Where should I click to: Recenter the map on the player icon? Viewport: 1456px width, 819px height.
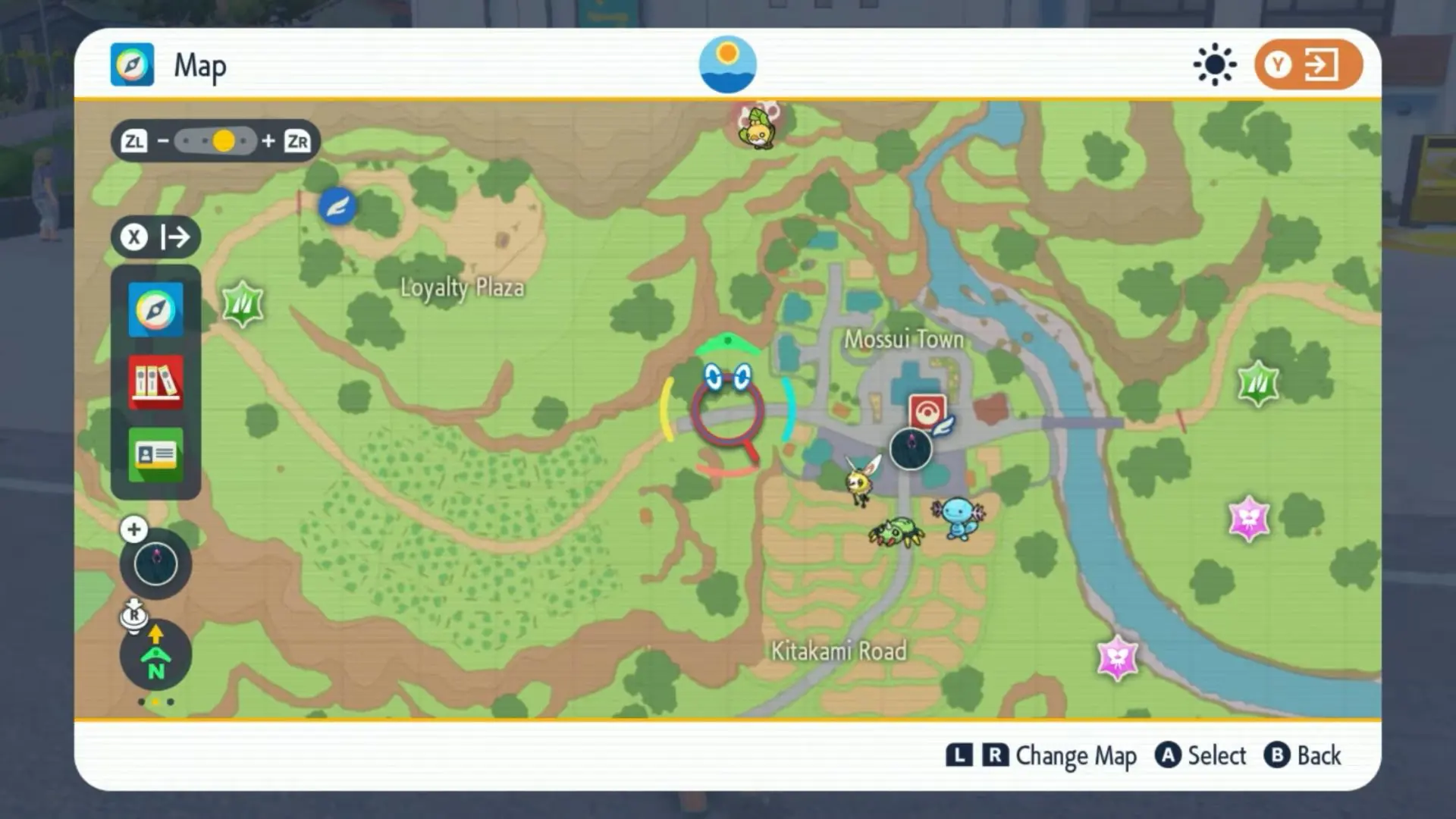155,564
